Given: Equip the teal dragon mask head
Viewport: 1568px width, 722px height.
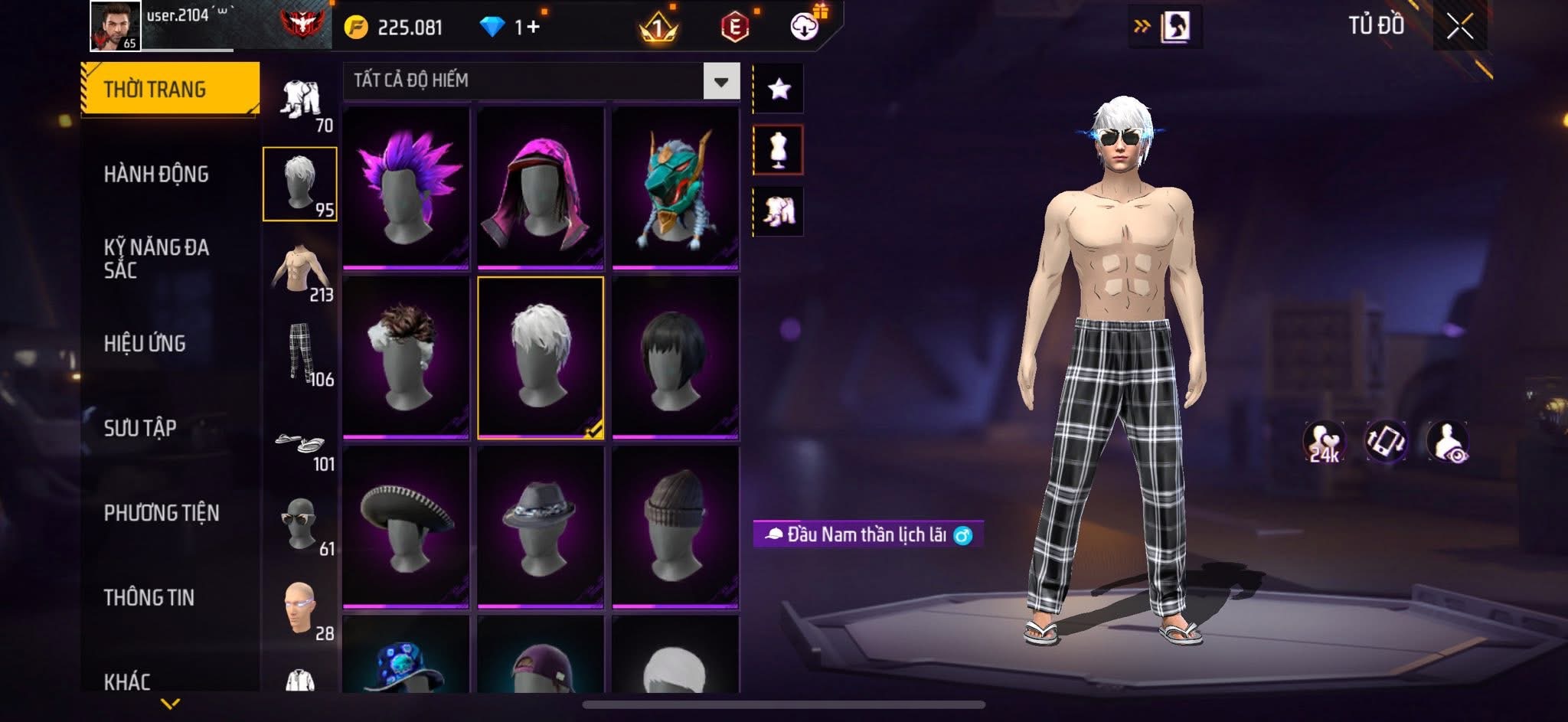Looking at the screenshot, I should click(x=675, y=188).
